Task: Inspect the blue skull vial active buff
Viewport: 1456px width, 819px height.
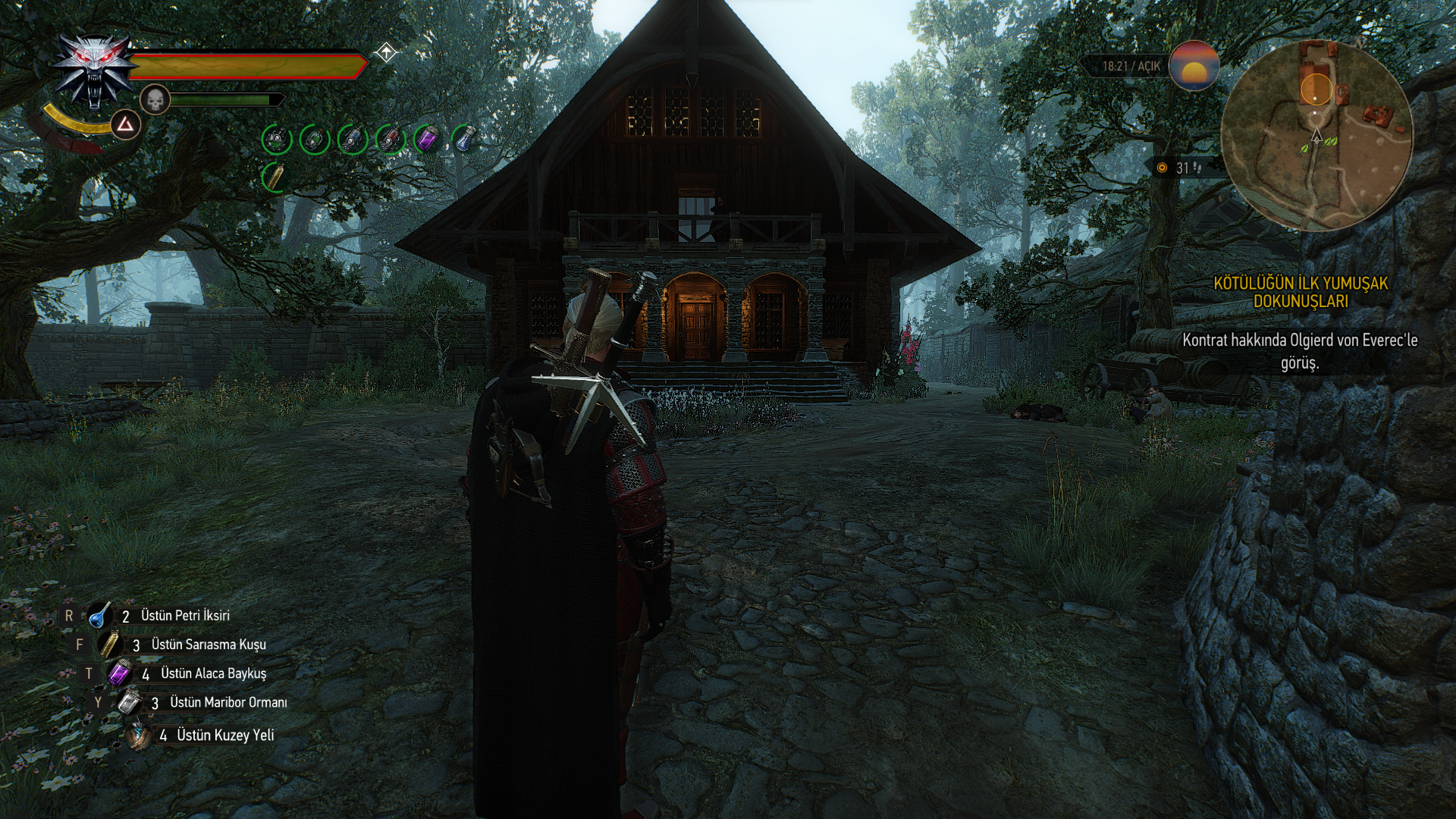Action: click(353, 140)
